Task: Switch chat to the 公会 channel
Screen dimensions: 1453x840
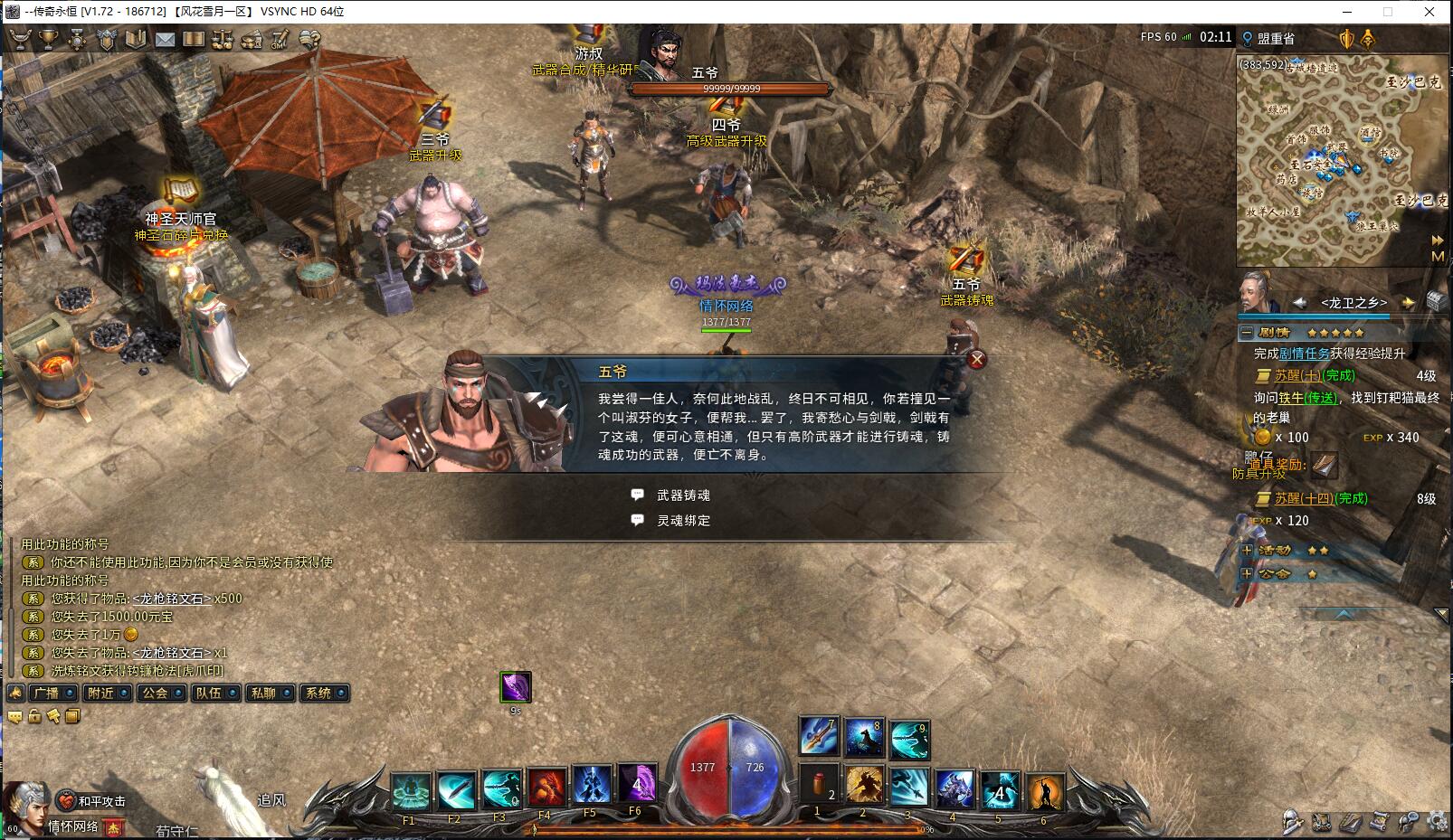Action: [155, 694]
